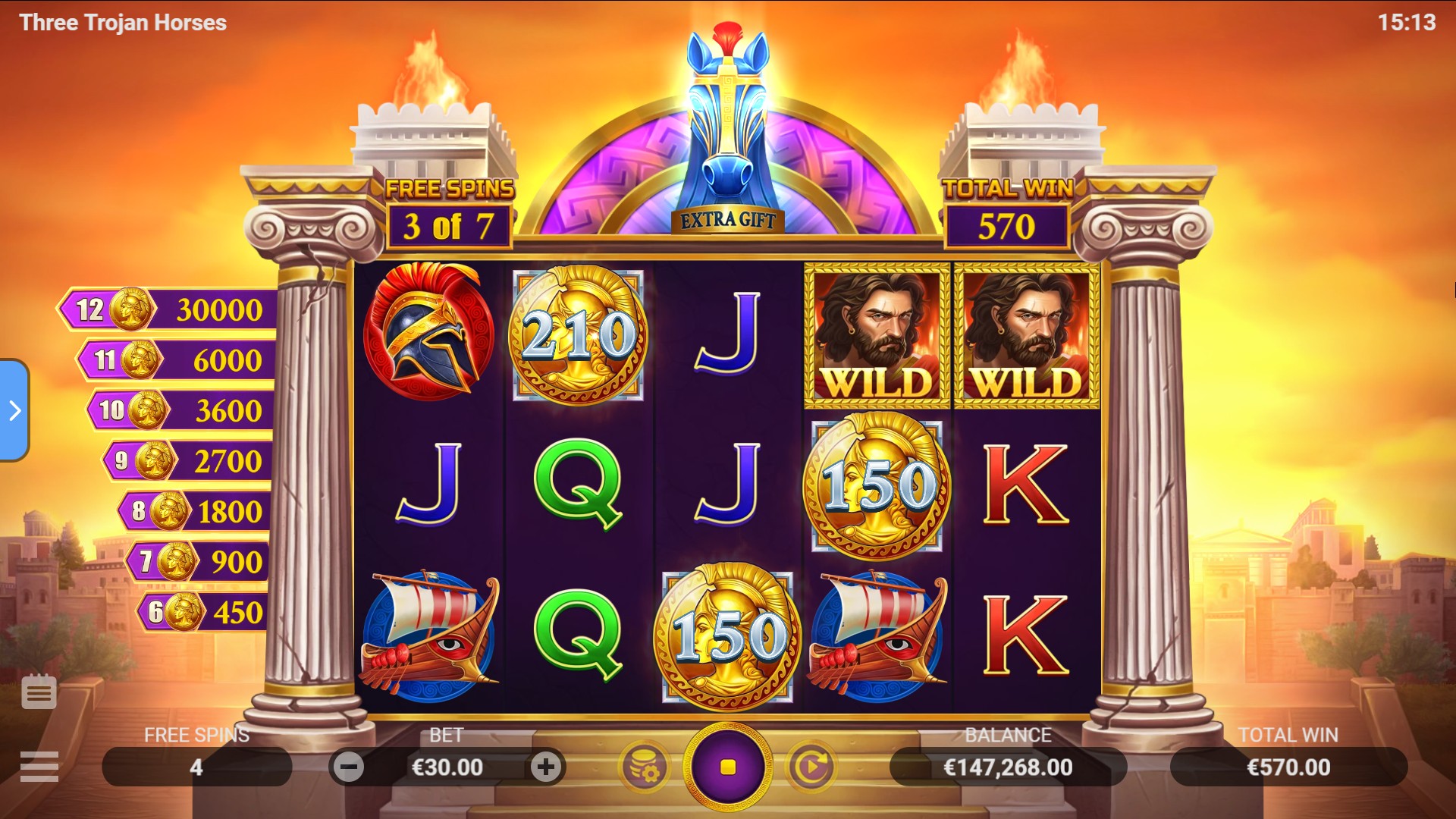Viewport: 1456px width, 819px height.
Task: Open the hamburger menu
Action: 39,767
